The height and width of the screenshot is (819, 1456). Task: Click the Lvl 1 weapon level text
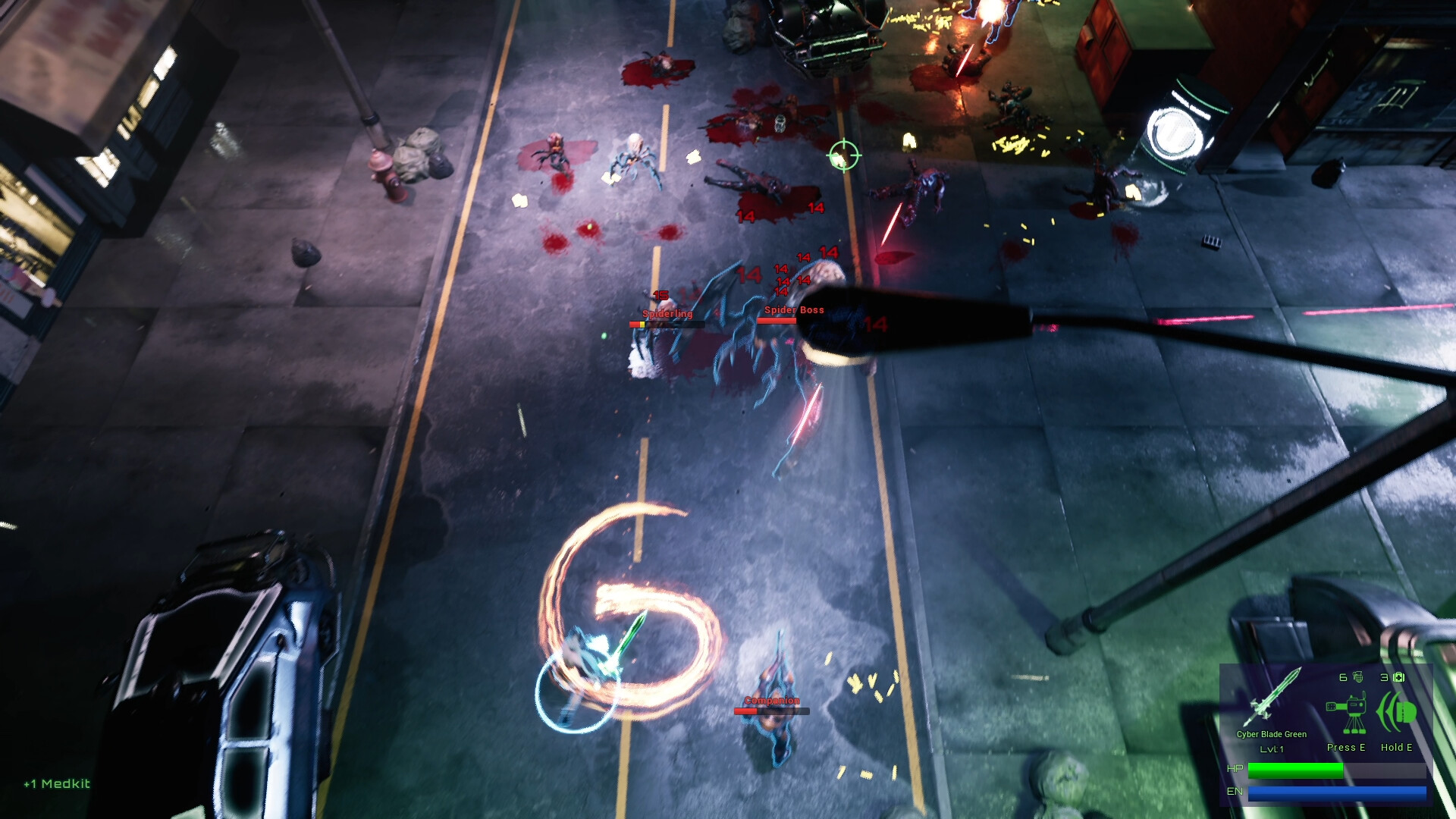pyautogui.click(x=1273, y=750)
